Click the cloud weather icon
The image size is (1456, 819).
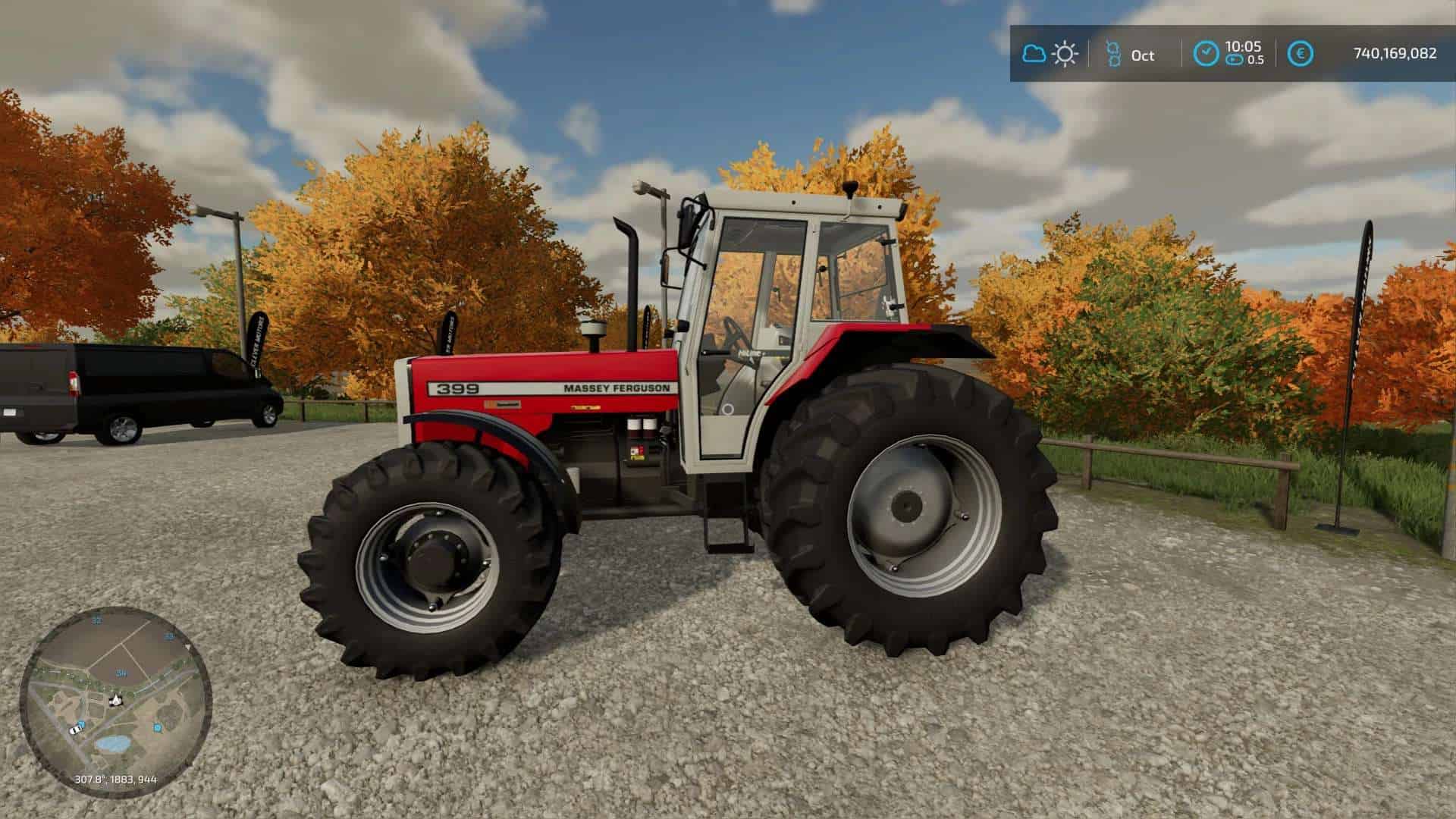coord(1034,53)
